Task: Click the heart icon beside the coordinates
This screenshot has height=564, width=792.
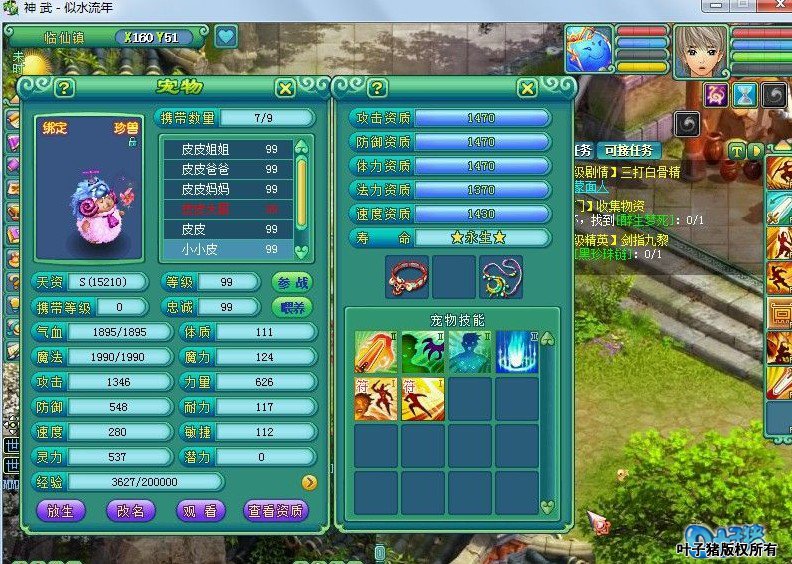Action: (225, 37)
